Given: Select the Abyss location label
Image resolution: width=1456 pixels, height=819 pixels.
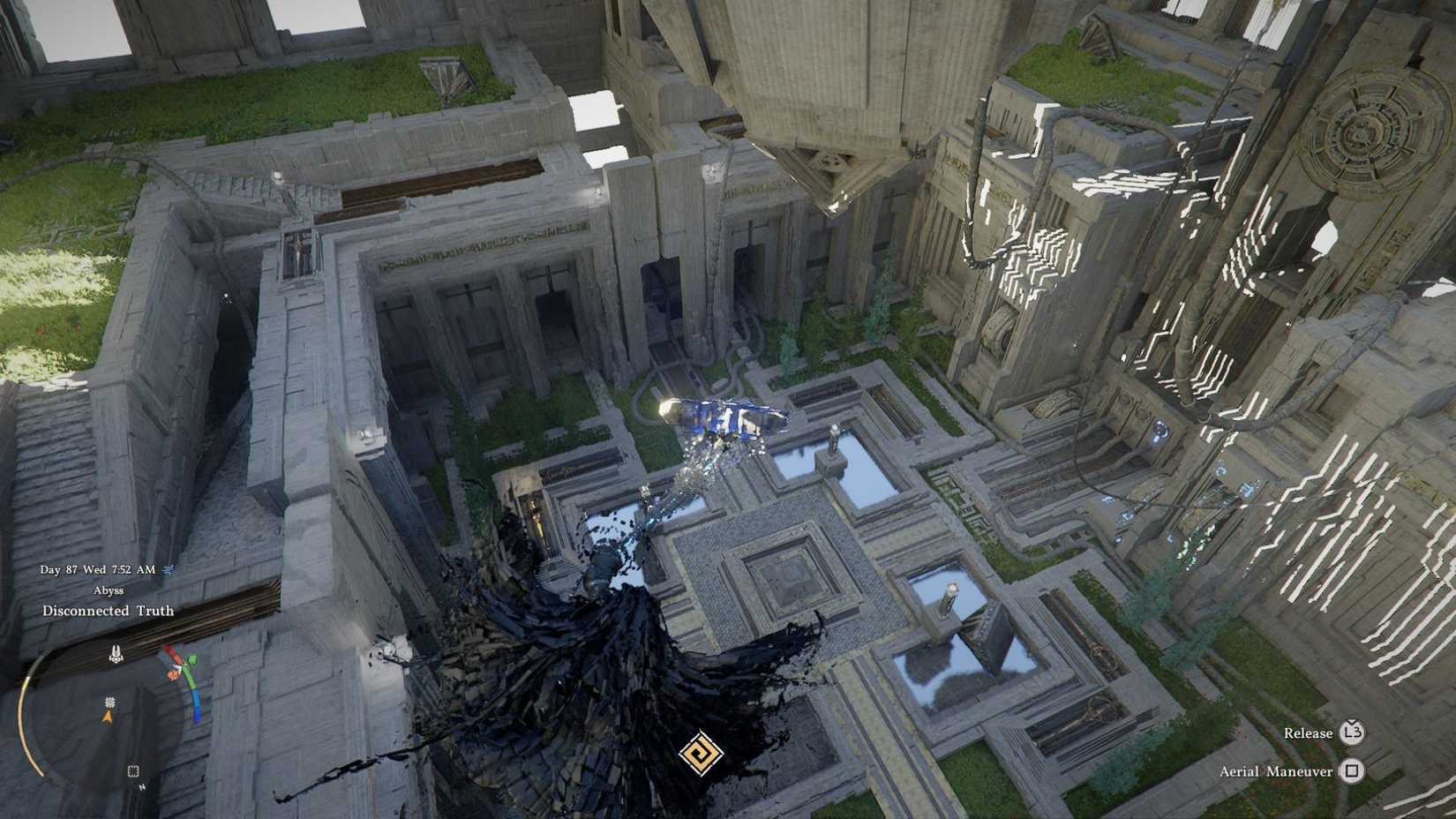Looking at the screenshot, I should pyautogui.click(x=110, y=590).
